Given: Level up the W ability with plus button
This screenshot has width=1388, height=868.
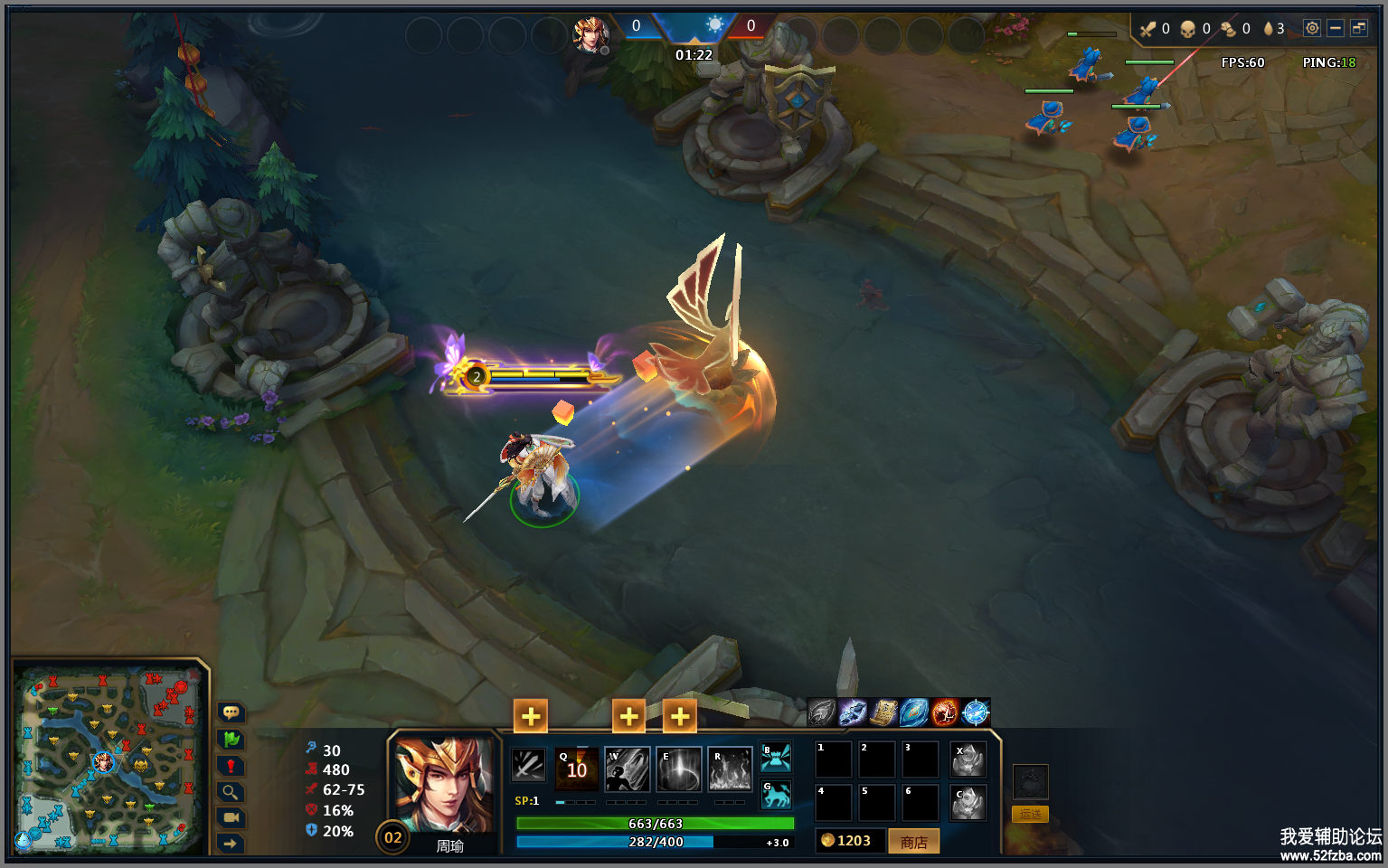Looking at the screenshot, I should pyautogui.click(x=628, y=717).
